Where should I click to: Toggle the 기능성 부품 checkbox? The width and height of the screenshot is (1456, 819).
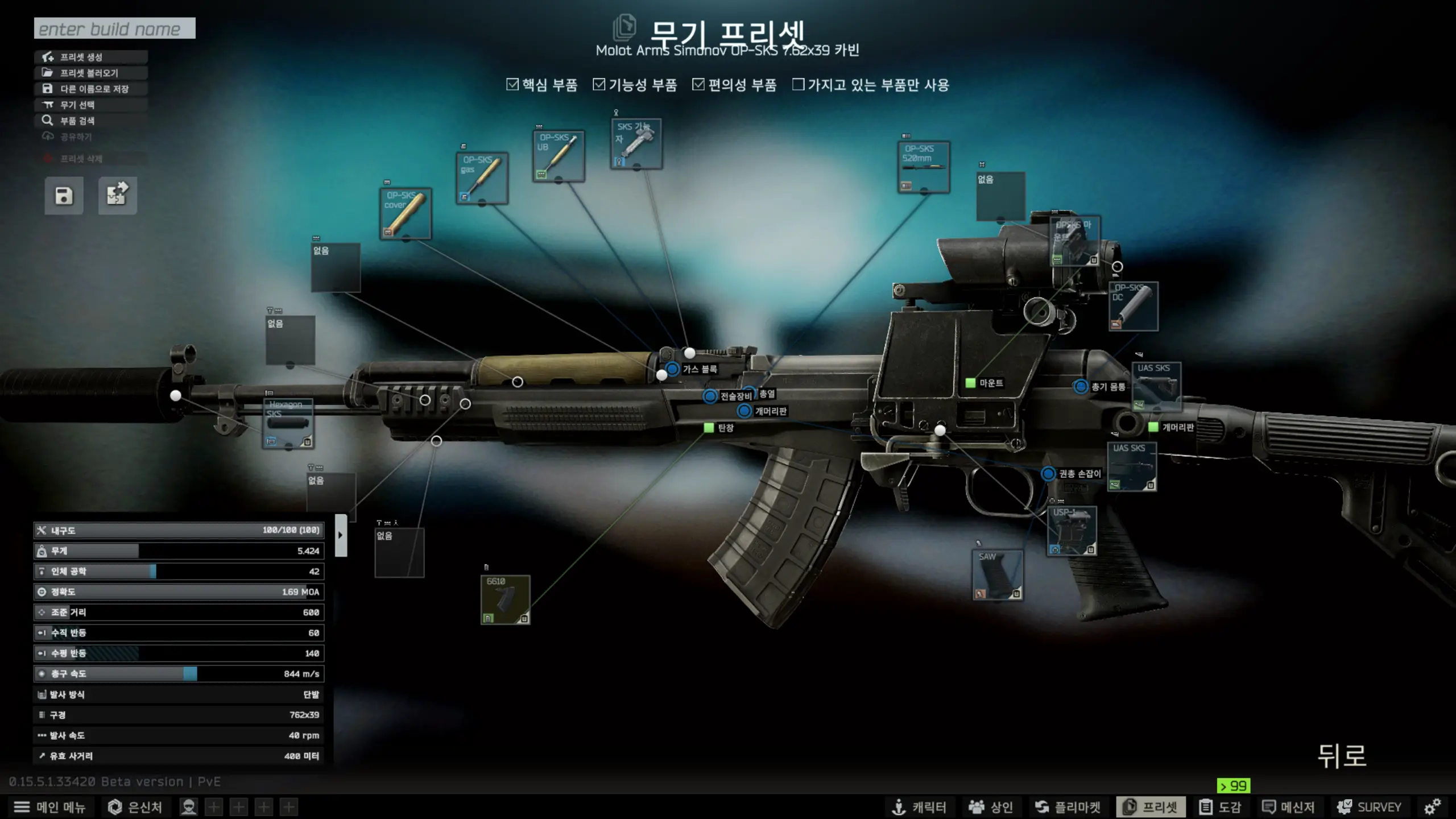pos(599,85)
